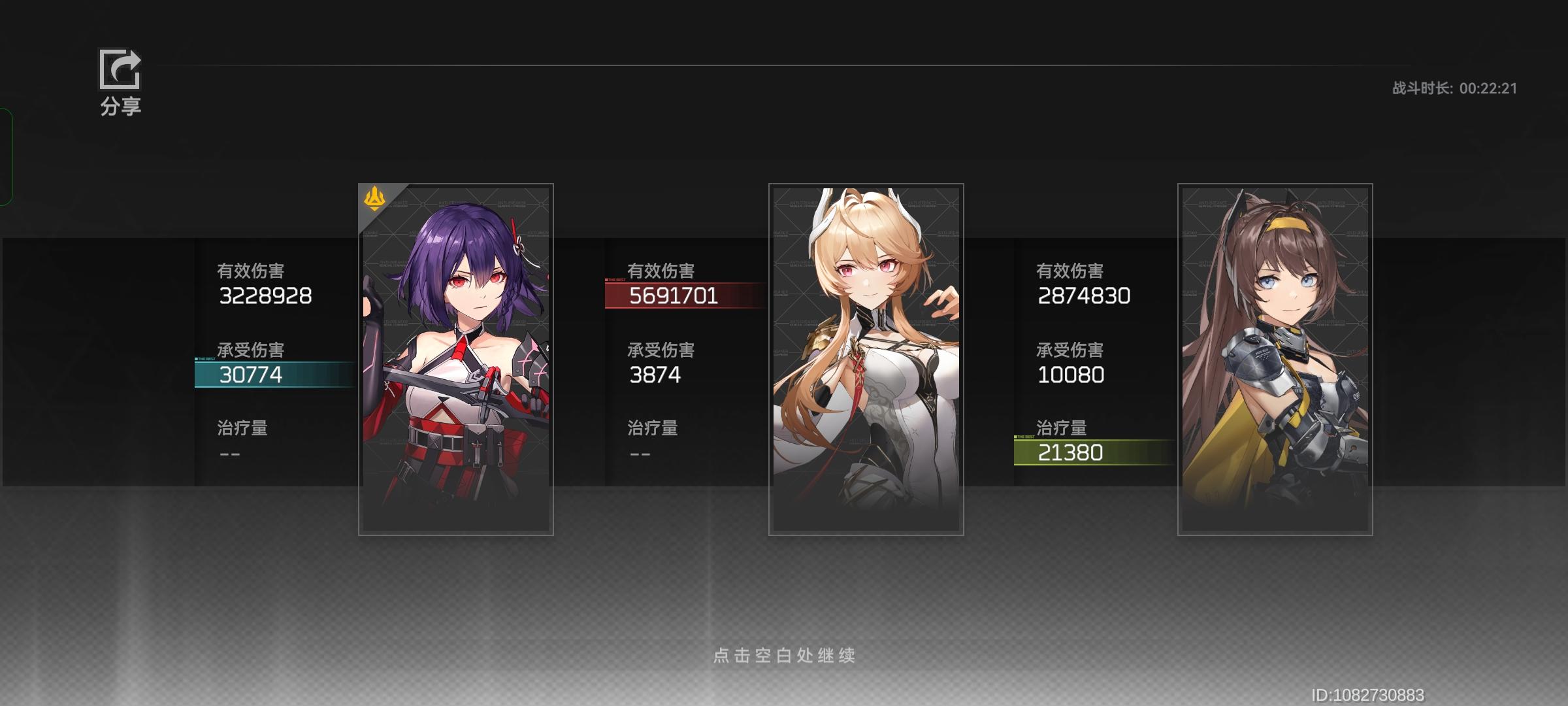Viewport: 1568px width, 706px height.
Task: Click the 有效伤害 3228928 stat of first character
Action: tap(265, 295)
